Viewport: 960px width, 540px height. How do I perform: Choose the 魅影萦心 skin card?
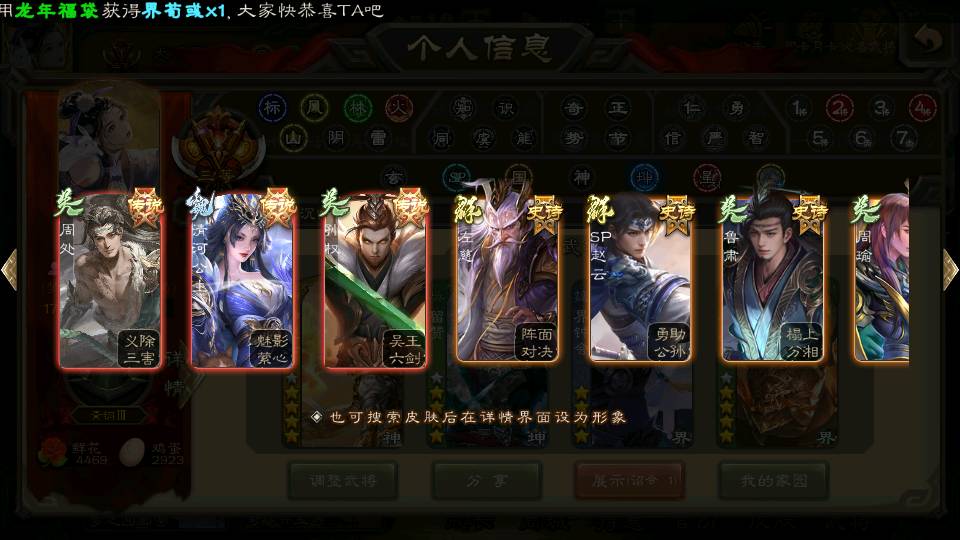[243, 278]
